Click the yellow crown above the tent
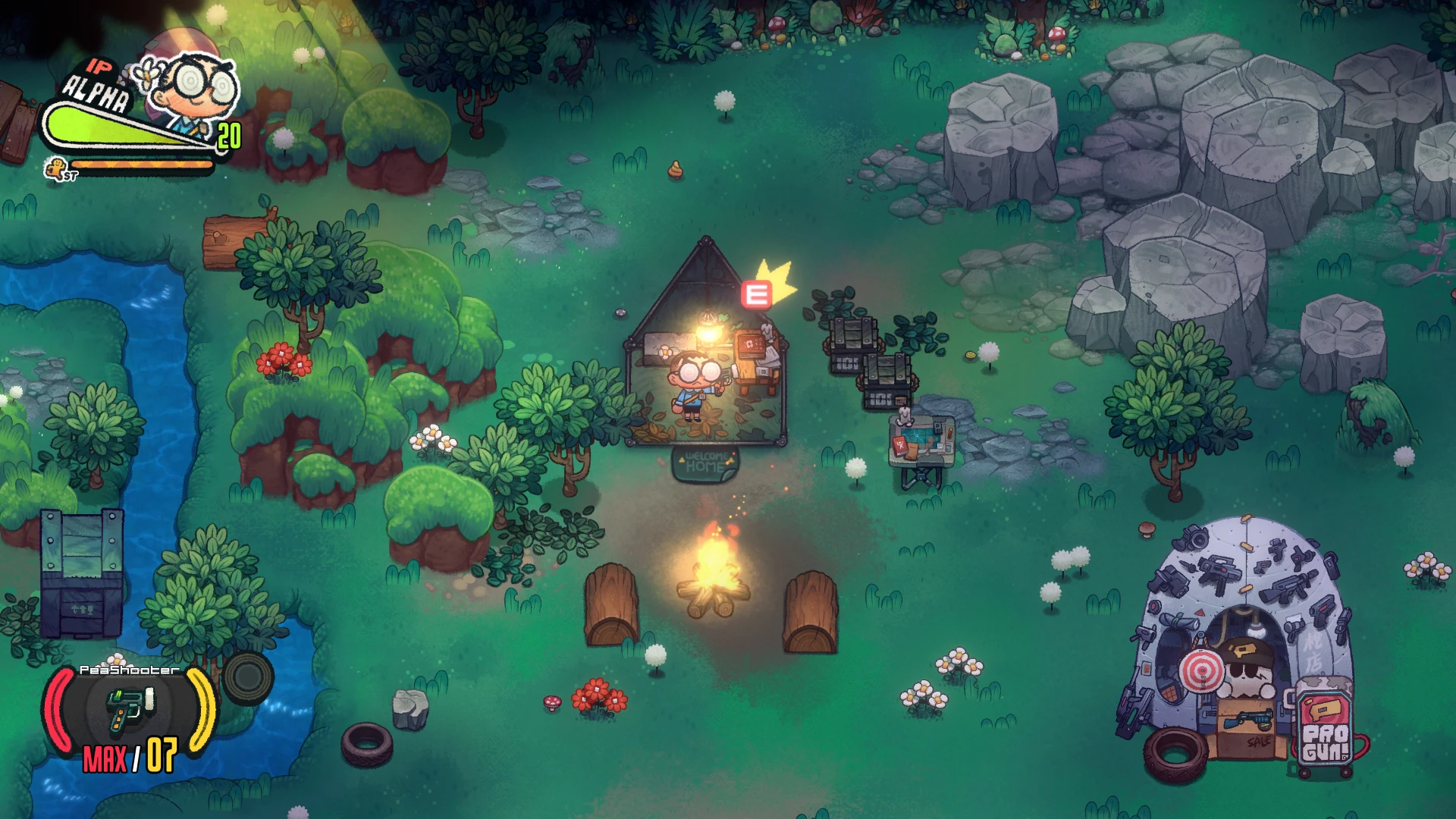 777,278
